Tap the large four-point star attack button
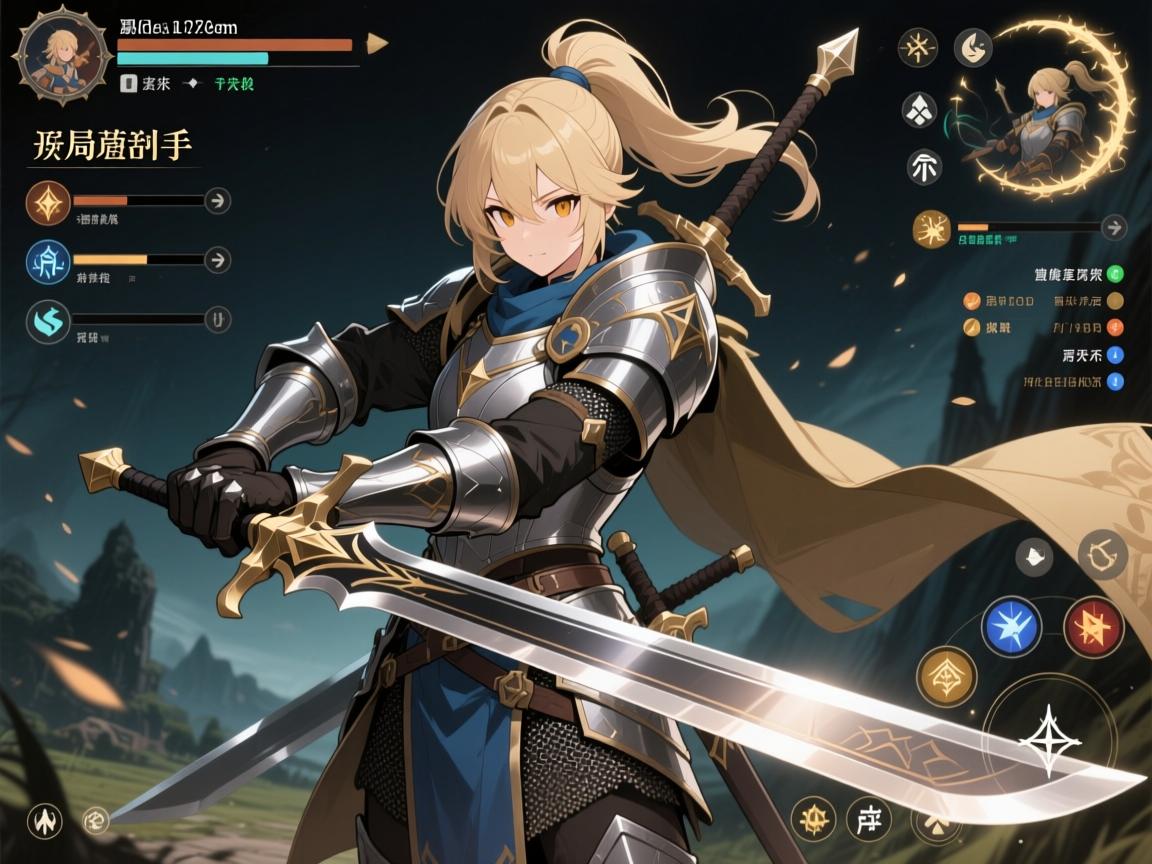Screen dimensions: 1152x864 coord(1049,741)
